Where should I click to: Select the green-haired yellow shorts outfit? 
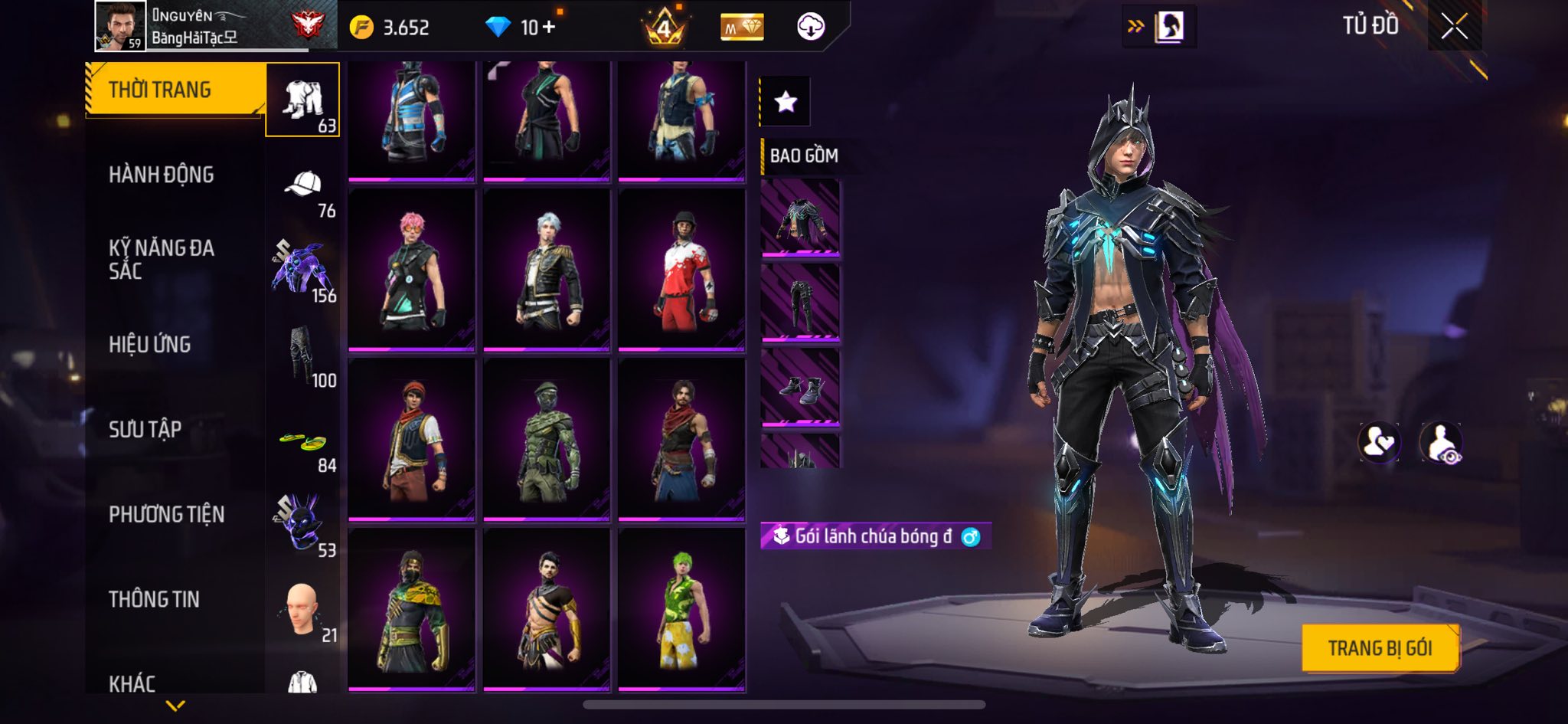(681, 610)
